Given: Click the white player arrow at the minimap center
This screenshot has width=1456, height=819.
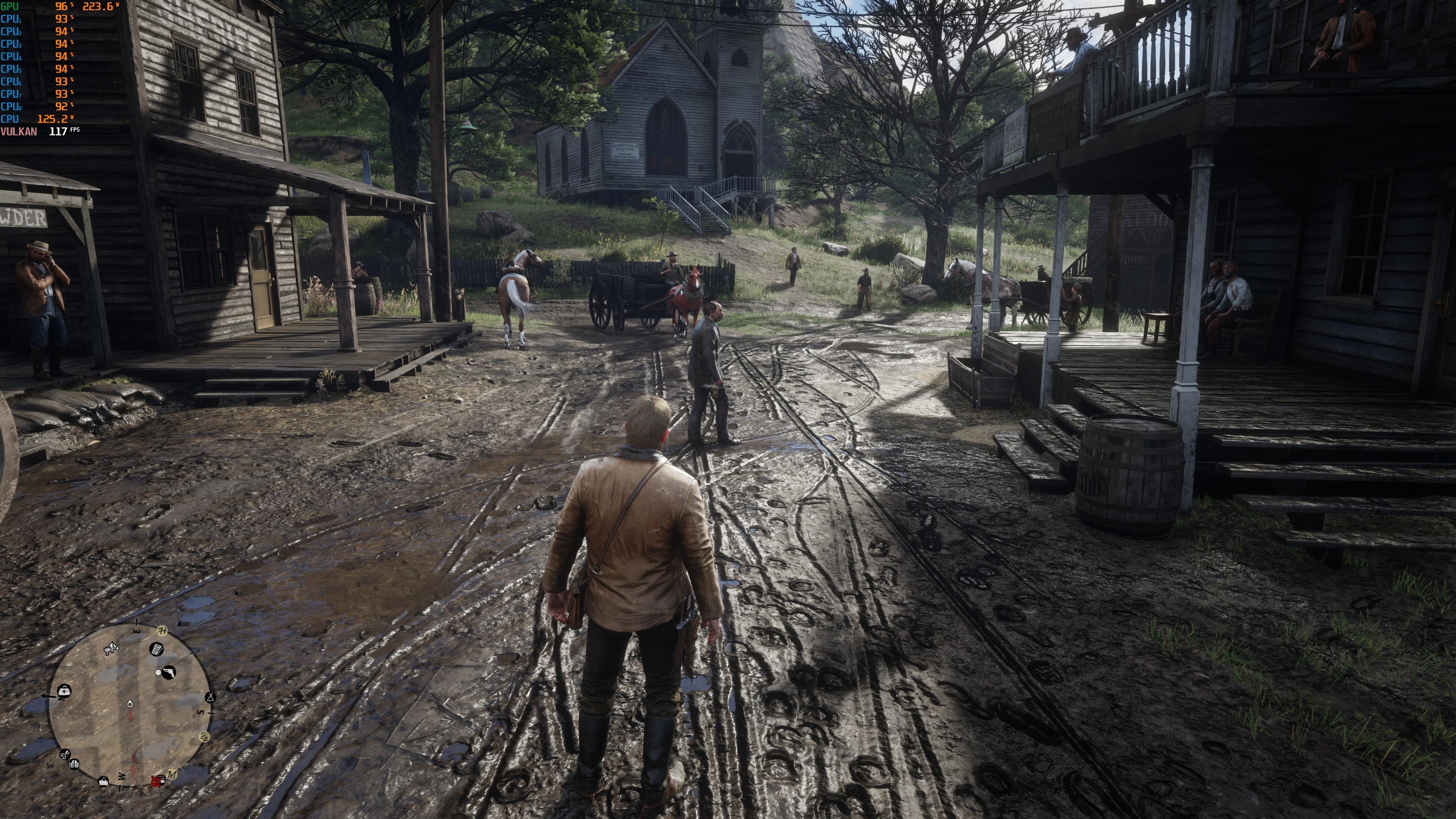Looking at the screenshot, I should tap(130, 705).
